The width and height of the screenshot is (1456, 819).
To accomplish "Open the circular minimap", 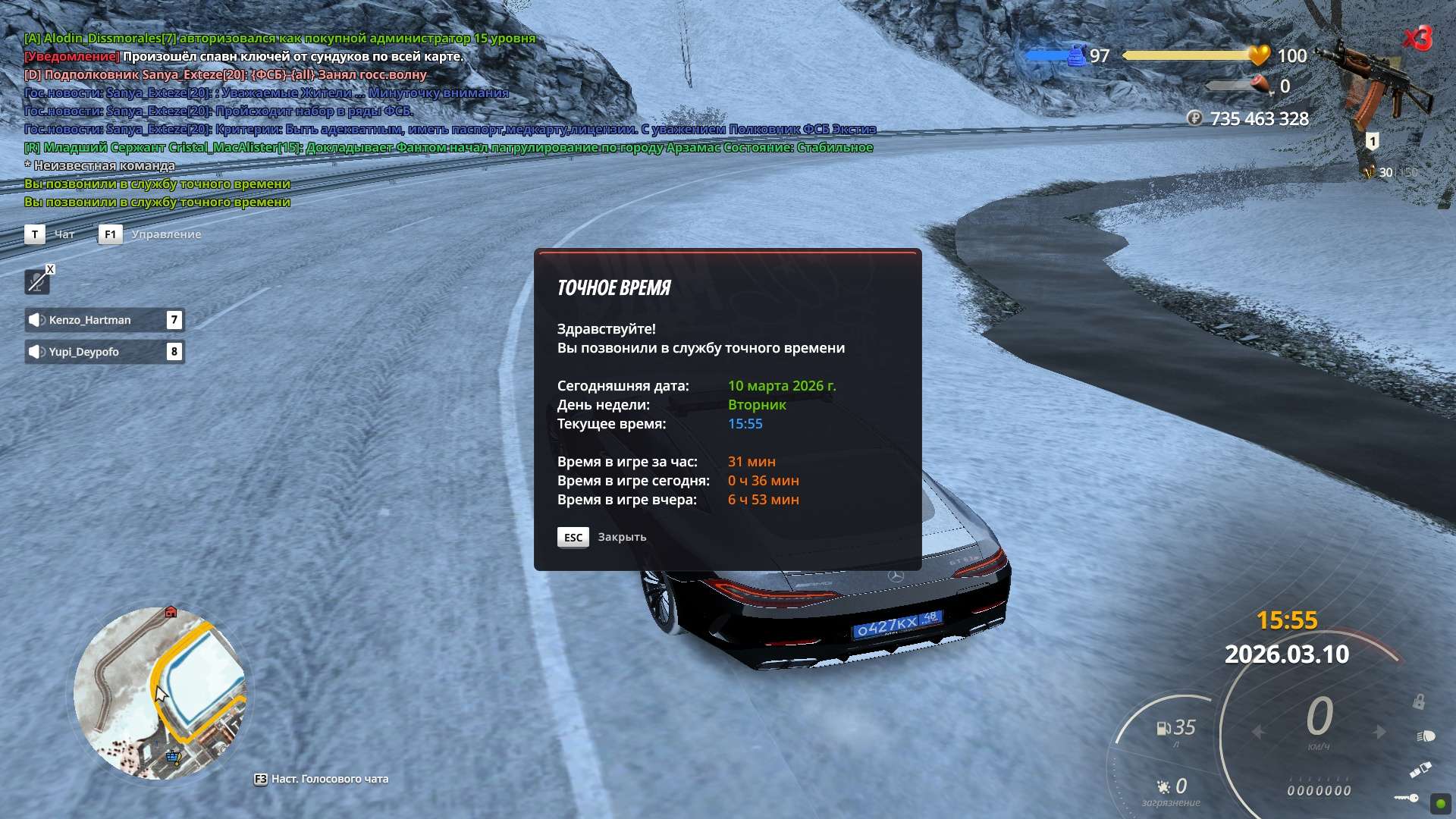I will (x=160, y=693).
